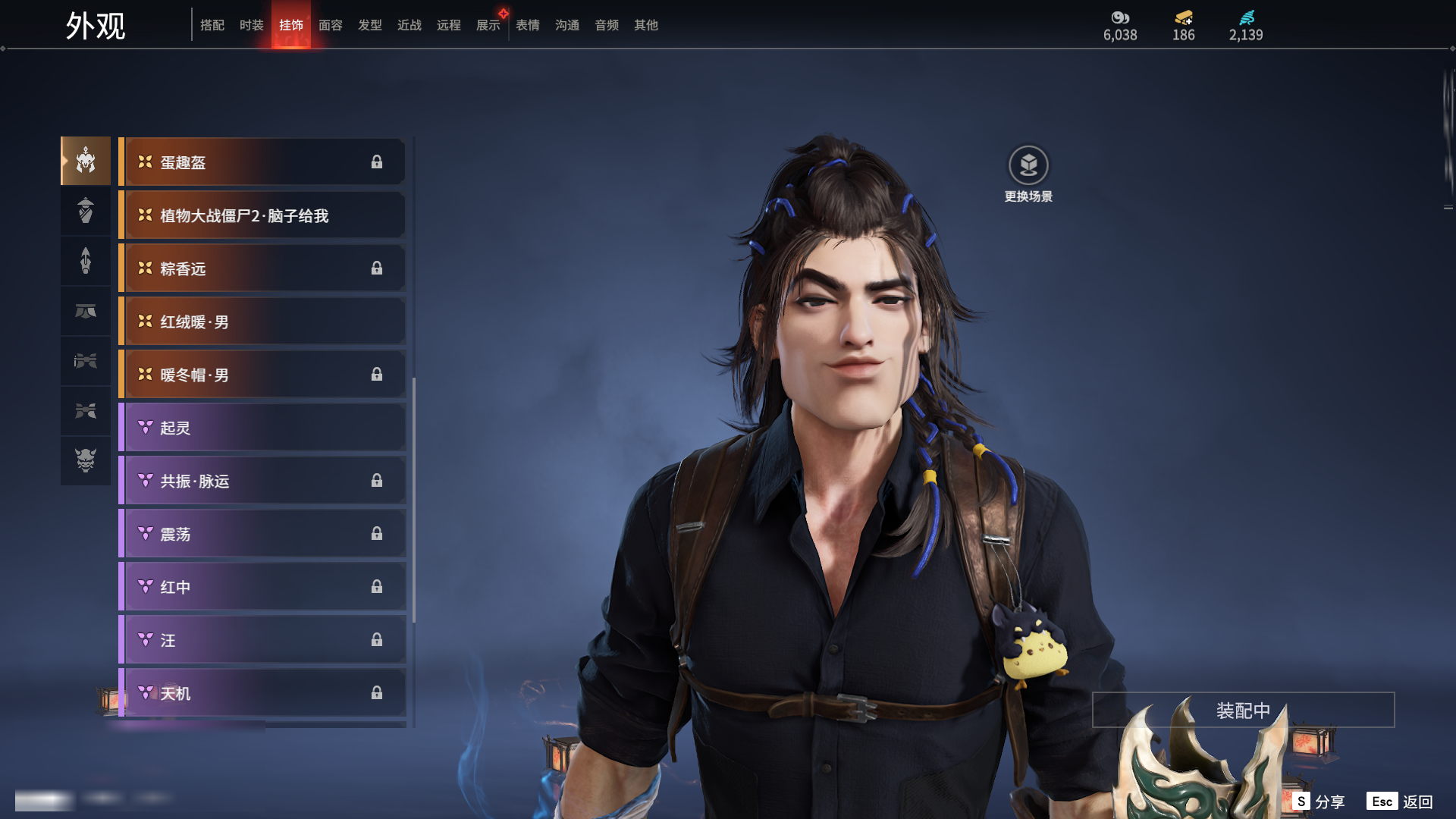
Task: Select the oni mask category icon
Action: [x=86, y=460]
